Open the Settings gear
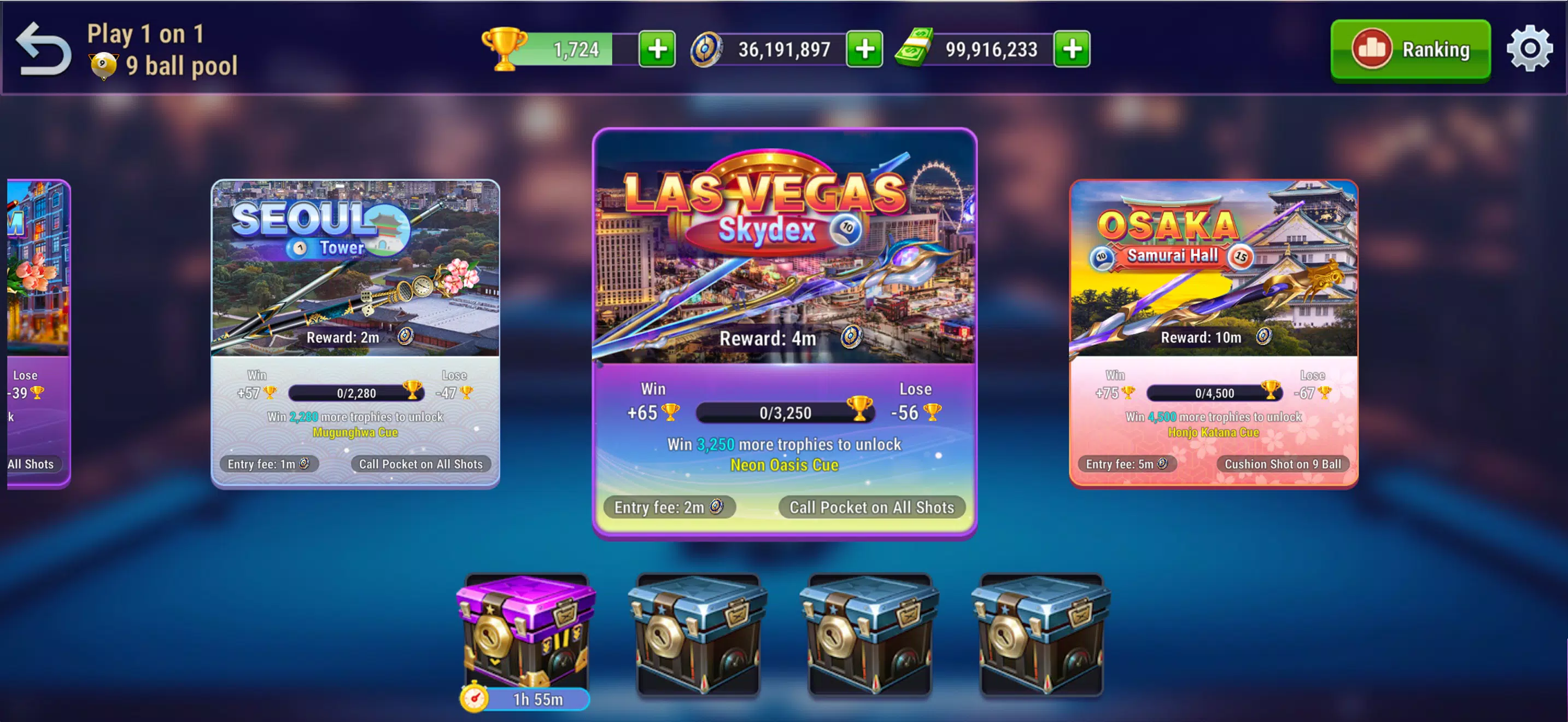 tap(1530, 49)
